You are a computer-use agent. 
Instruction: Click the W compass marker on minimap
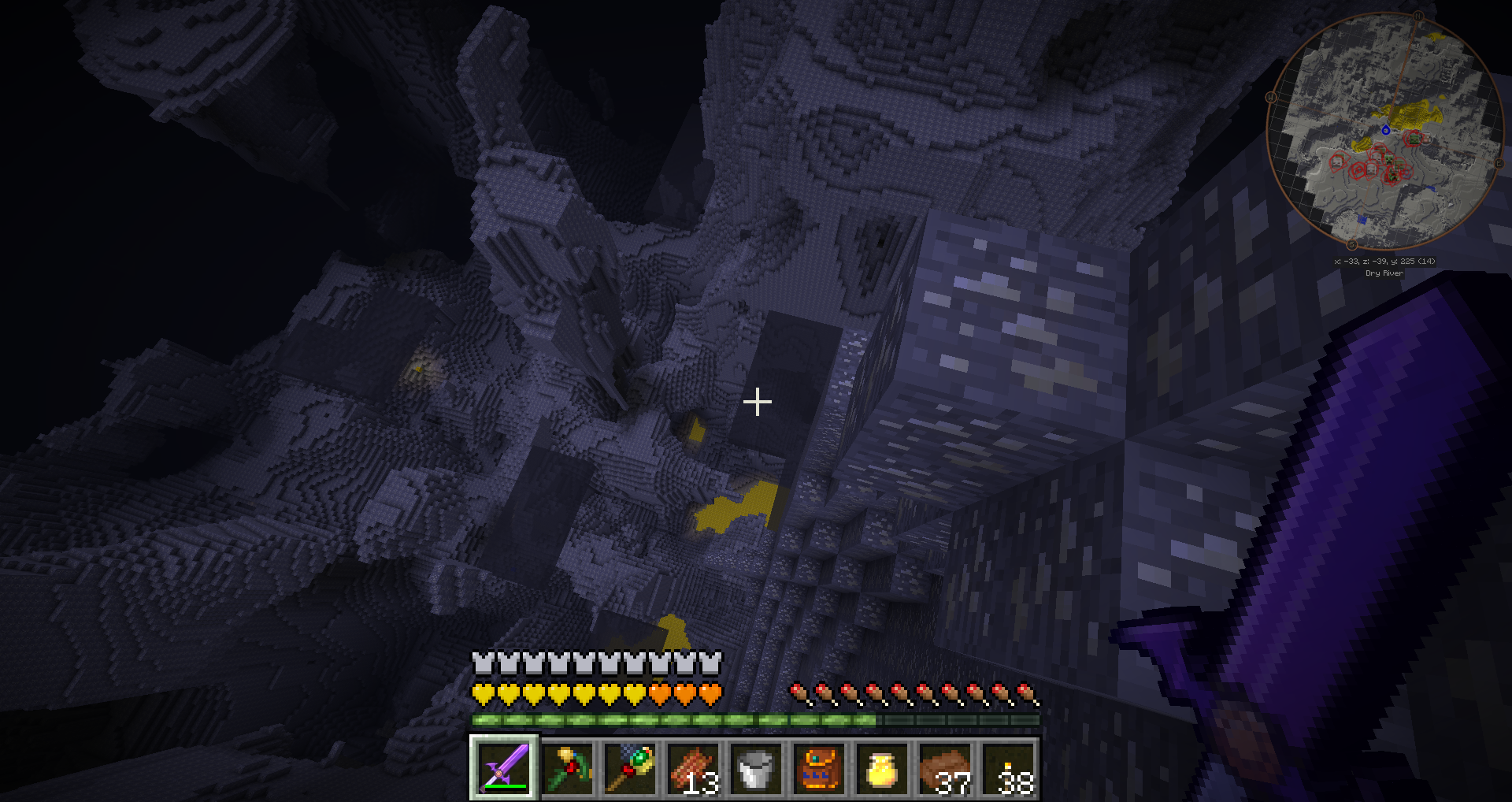pos(1271,98)
